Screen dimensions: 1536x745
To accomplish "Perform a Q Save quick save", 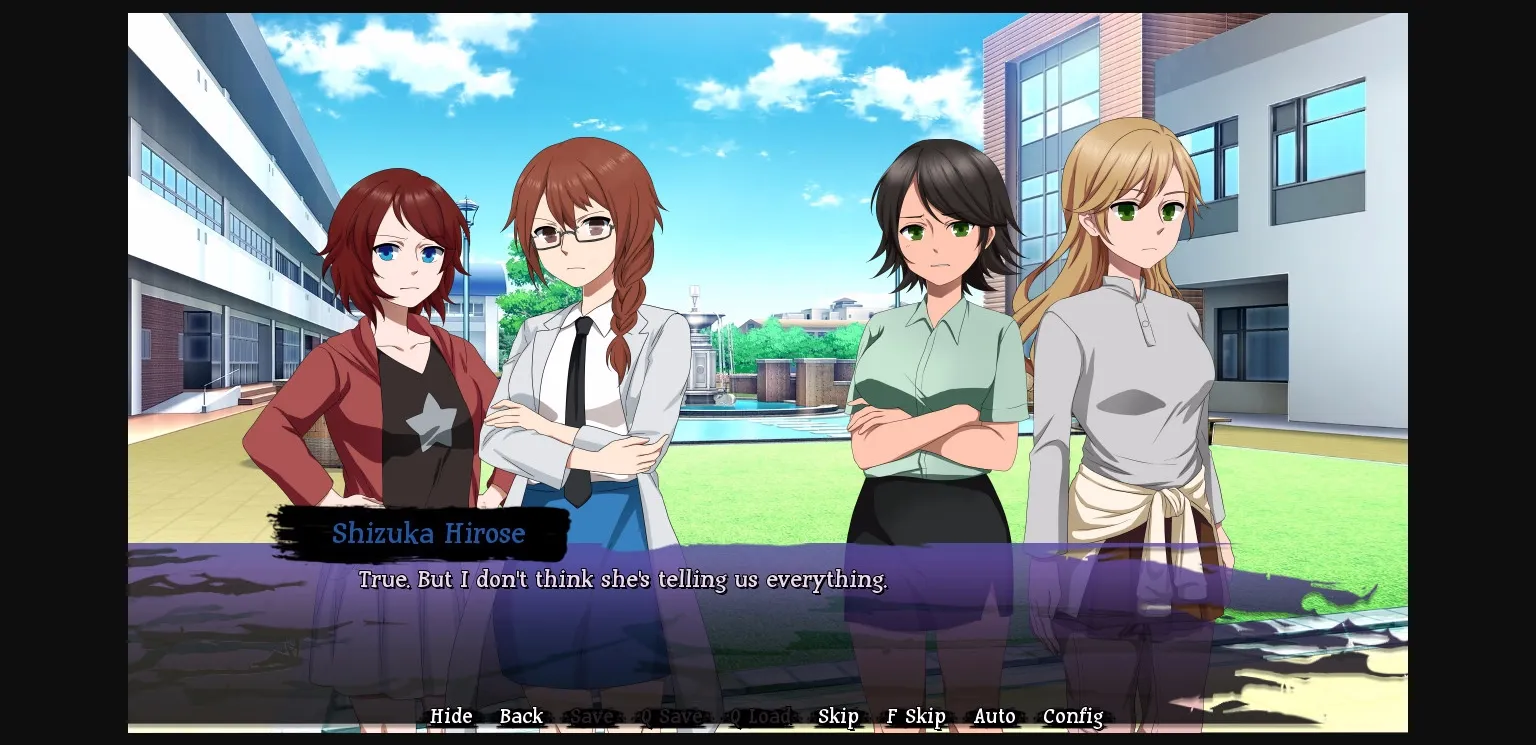I will tap(668, 716).
